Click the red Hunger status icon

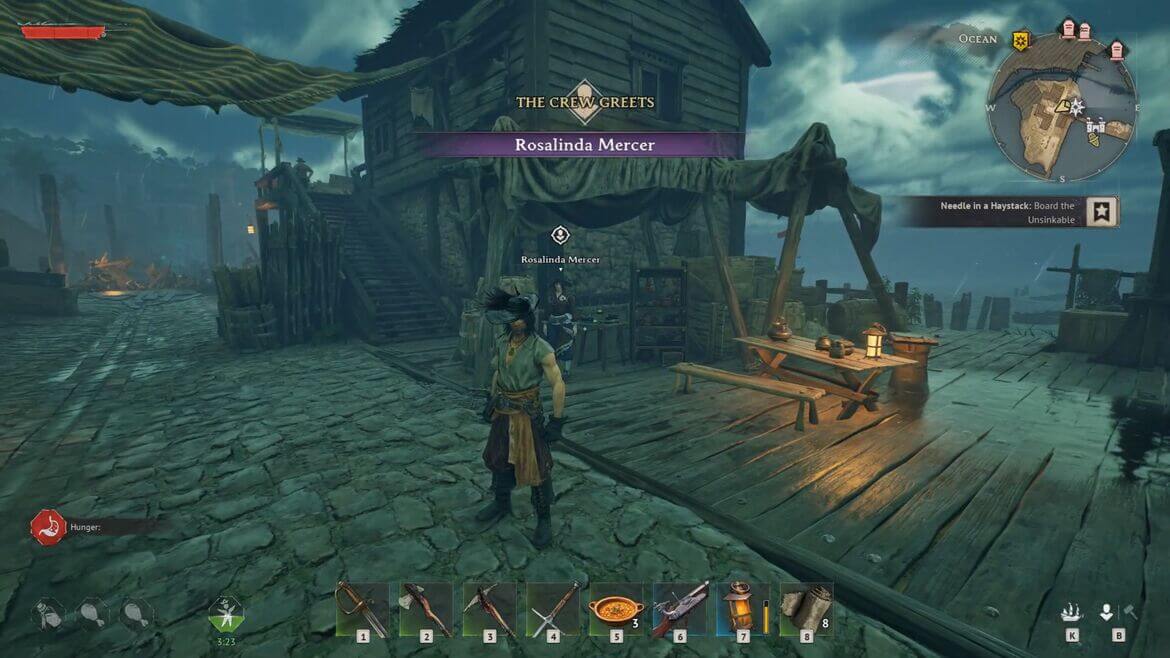(45, 526)
